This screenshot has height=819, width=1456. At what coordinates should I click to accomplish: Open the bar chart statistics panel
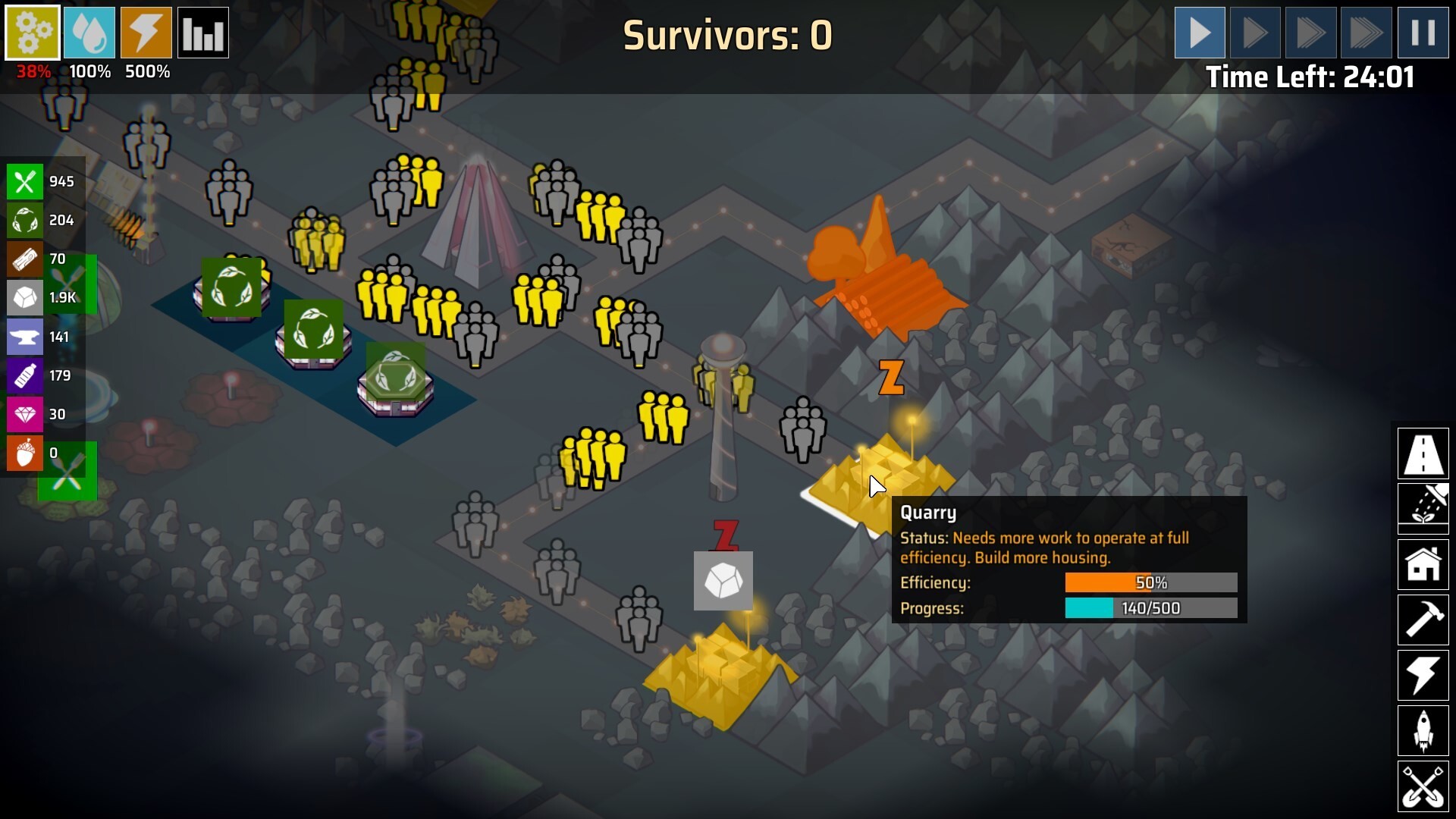pos(203,33)
